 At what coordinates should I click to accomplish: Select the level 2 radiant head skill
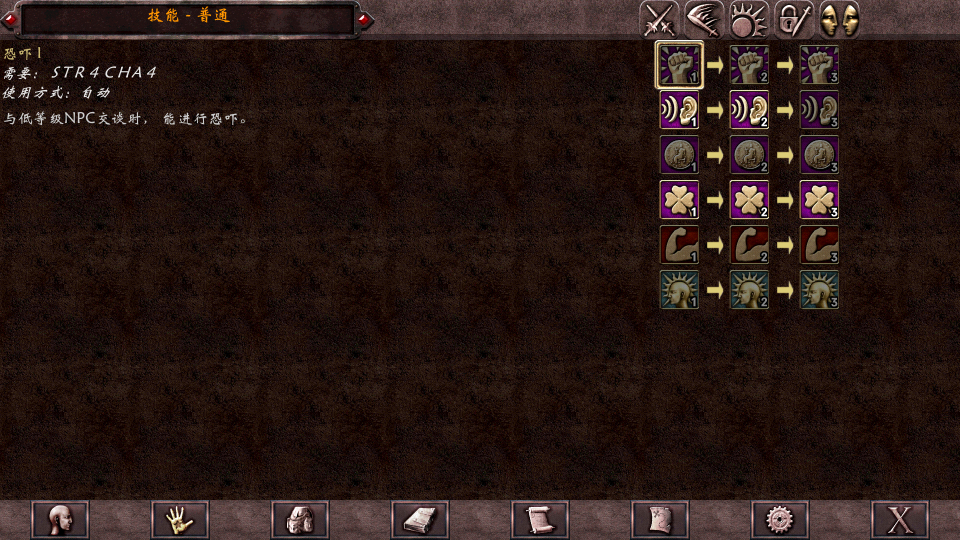pyautogui.click(x=749, y=290)
